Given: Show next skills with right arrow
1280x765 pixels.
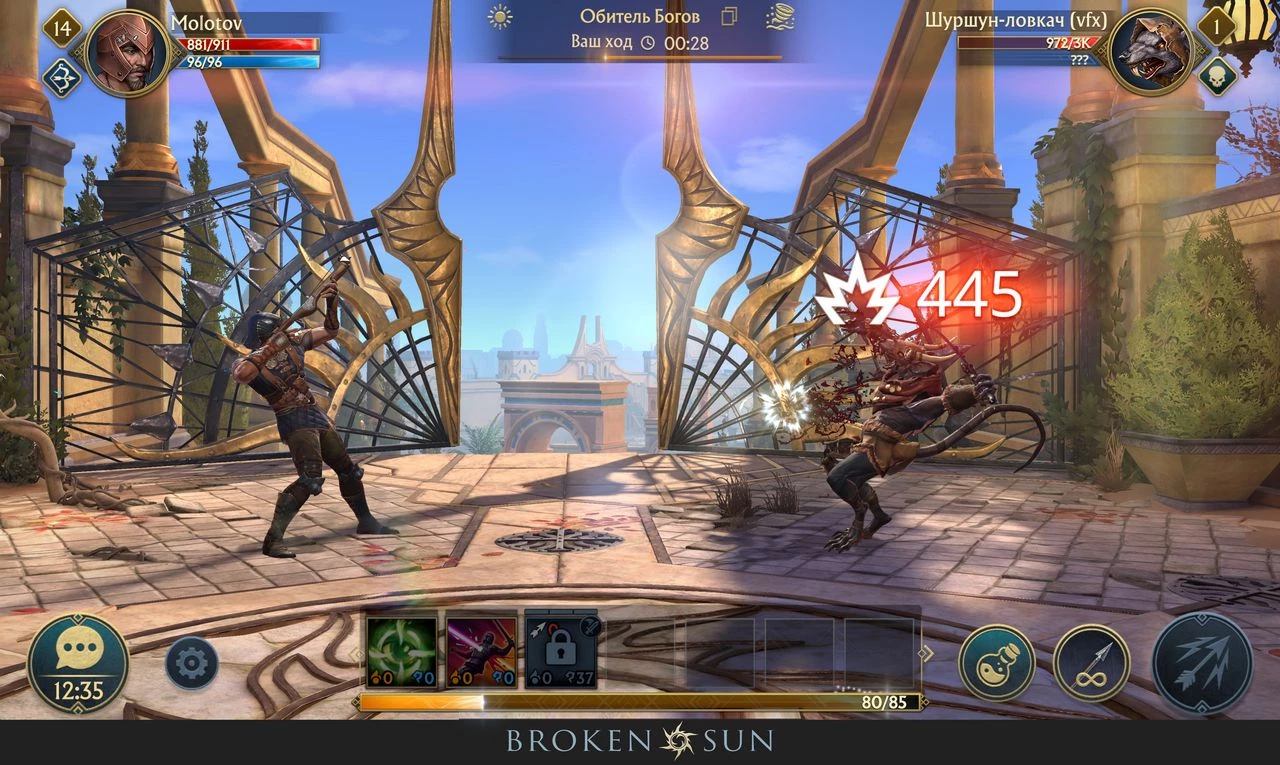Looking at the screenshot, I should click(x=926, y=653).
